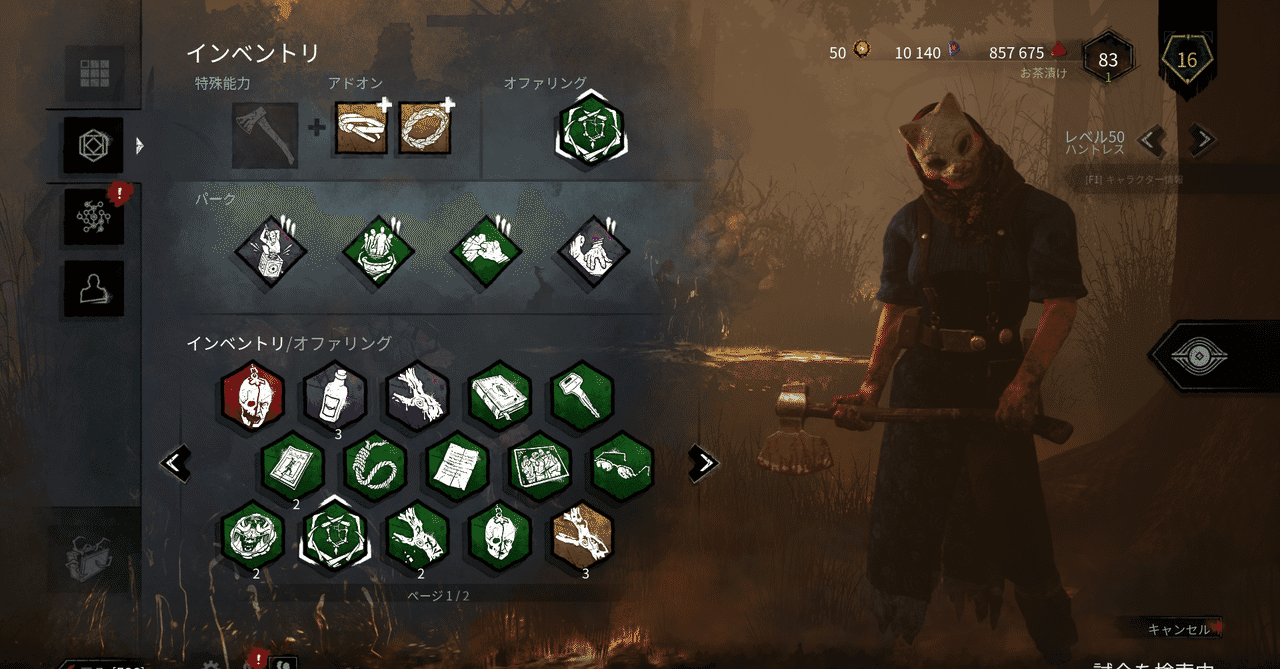Choose the brown branch offering
1280x669 pixels.
click(582, 535)
